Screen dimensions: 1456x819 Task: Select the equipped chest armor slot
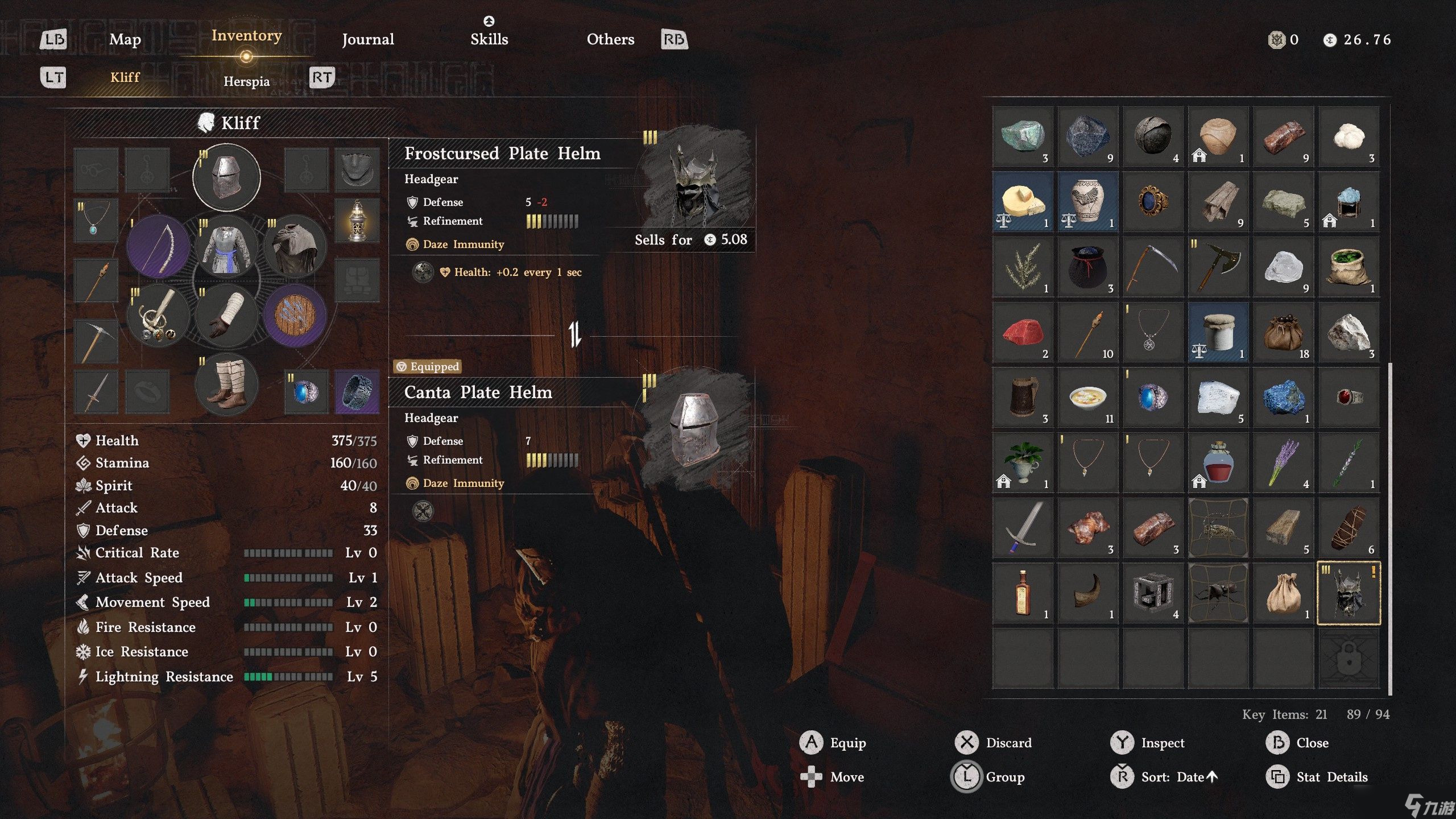(x=226, y=247)
